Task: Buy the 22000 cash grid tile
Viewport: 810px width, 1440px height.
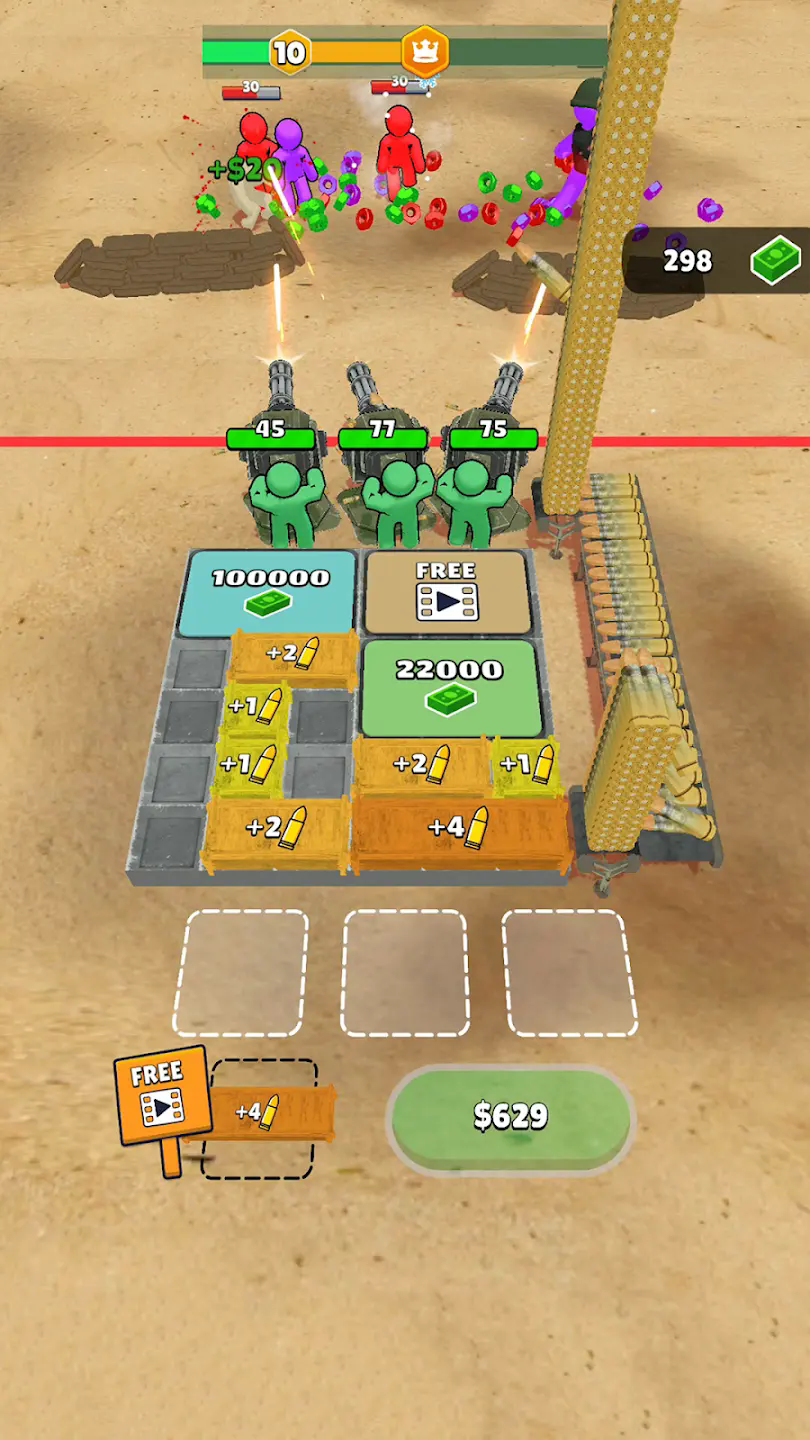Action: 450,686
